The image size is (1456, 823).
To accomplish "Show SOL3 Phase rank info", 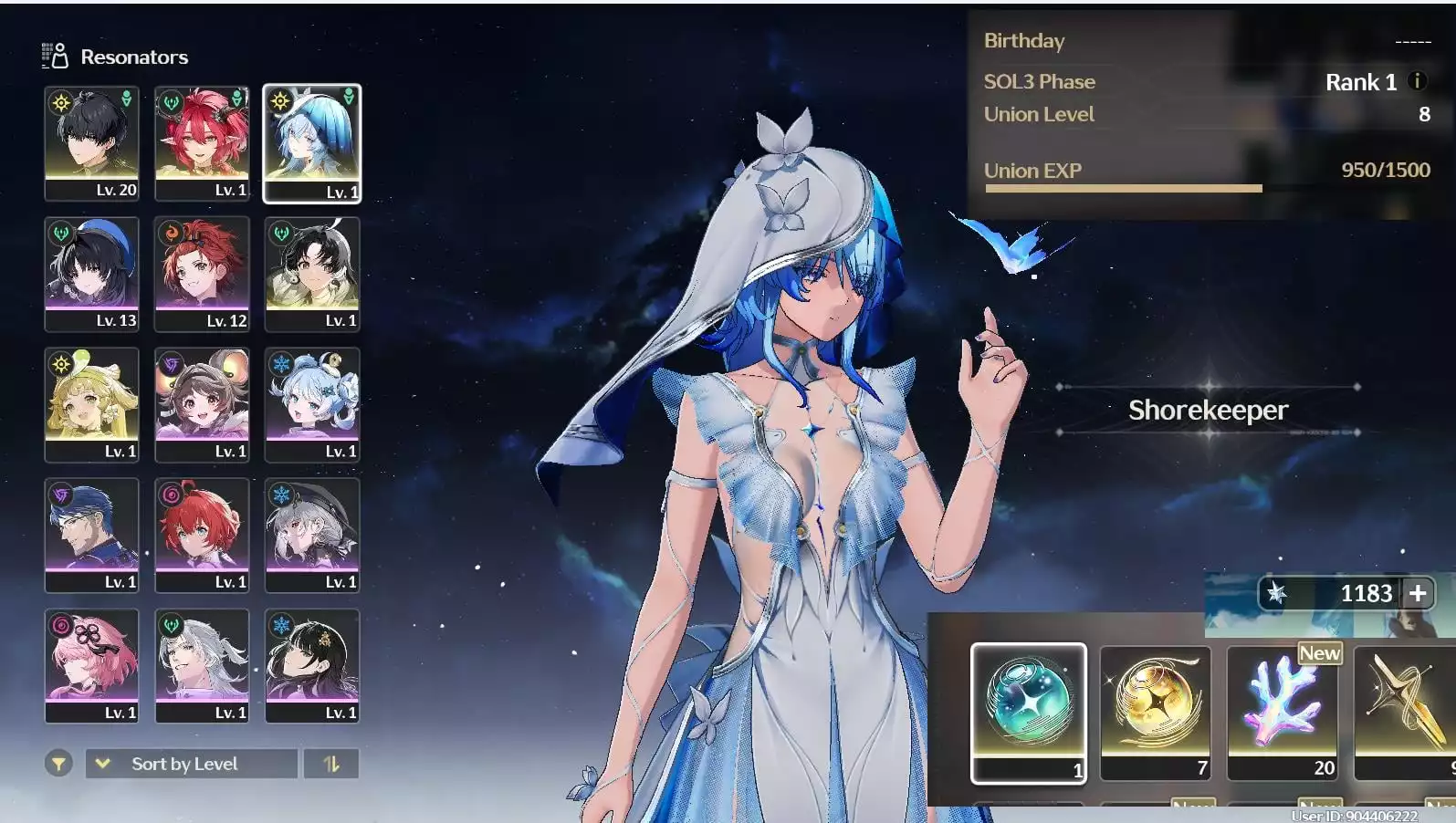I will click(x=1417, y=81).
